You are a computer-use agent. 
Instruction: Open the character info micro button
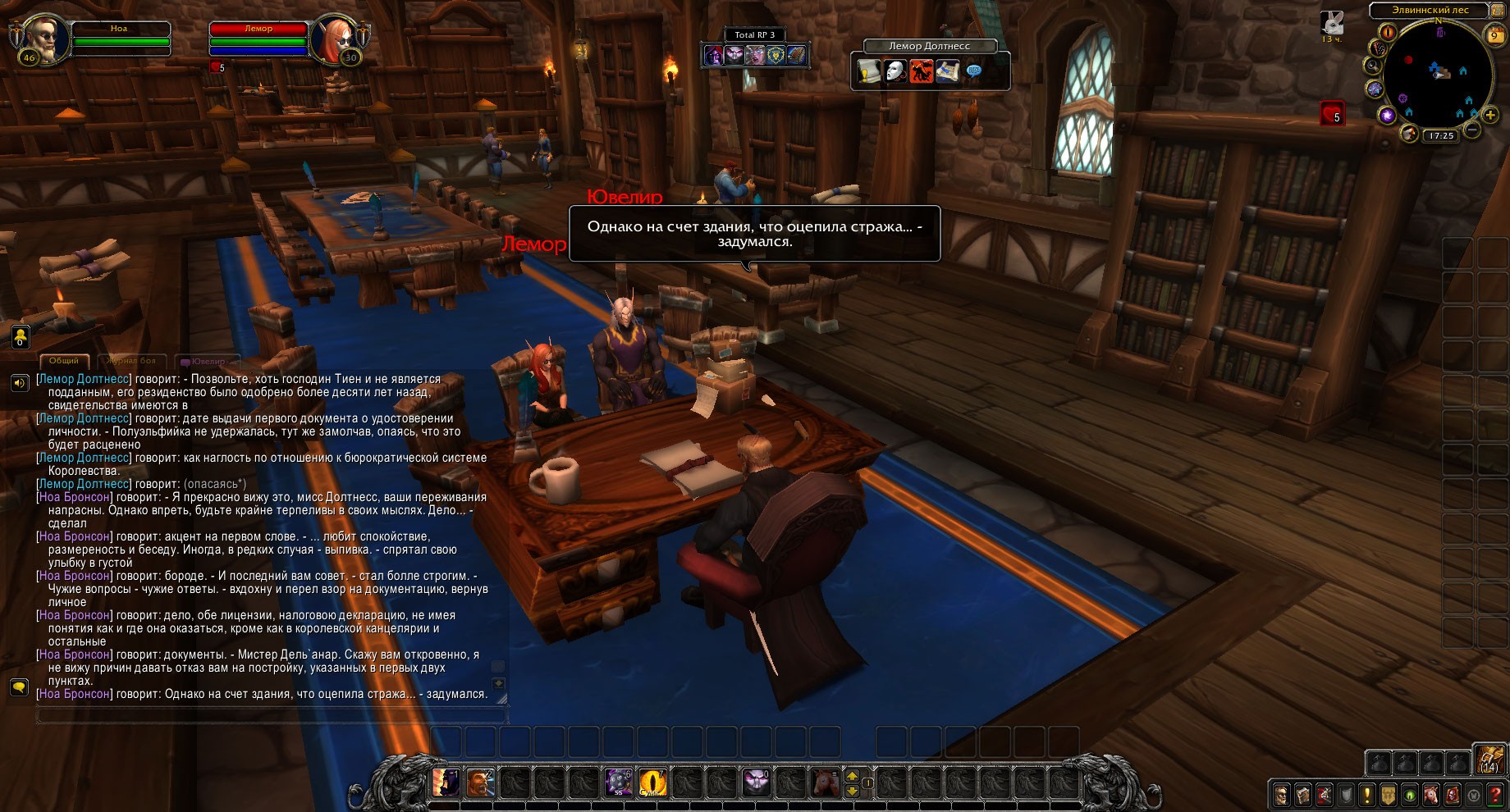click(x=1281, y=794)
